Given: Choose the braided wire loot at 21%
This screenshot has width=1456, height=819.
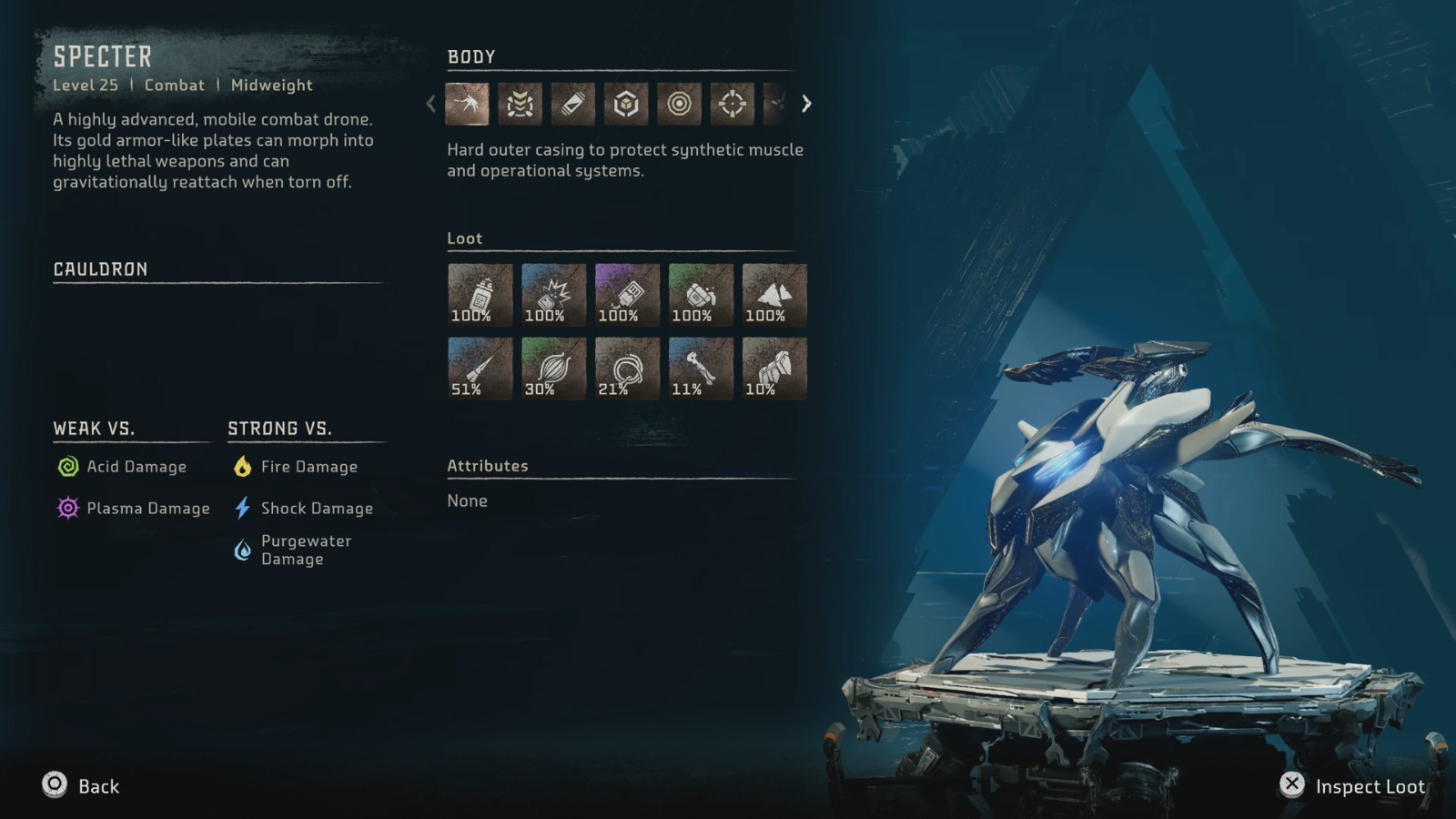Looking at the screenshot, I should (x=627, y=369).
